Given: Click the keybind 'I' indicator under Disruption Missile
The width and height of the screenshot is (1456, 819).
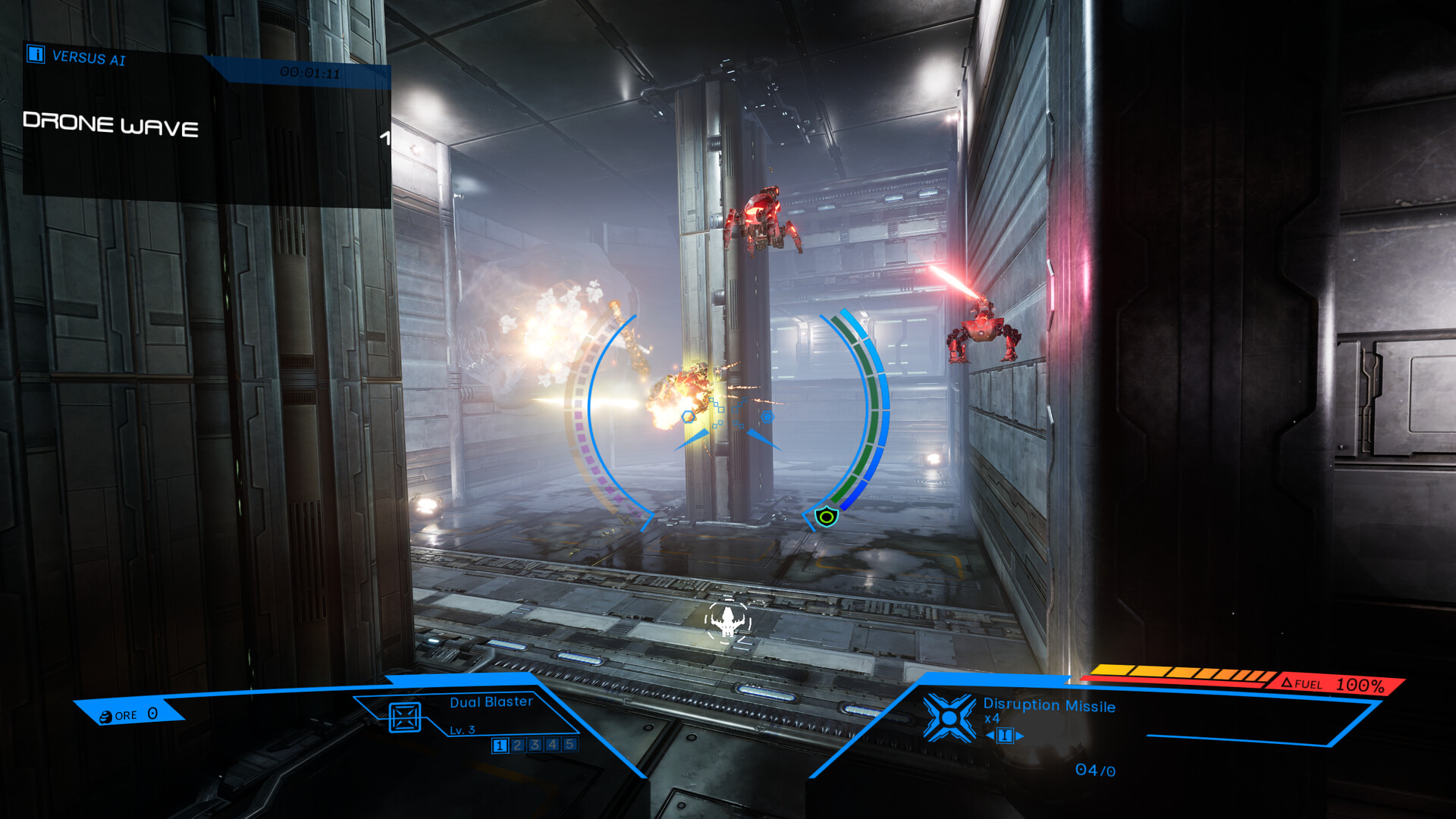Looking at the screenshot, I should (x=1005, y=736).
